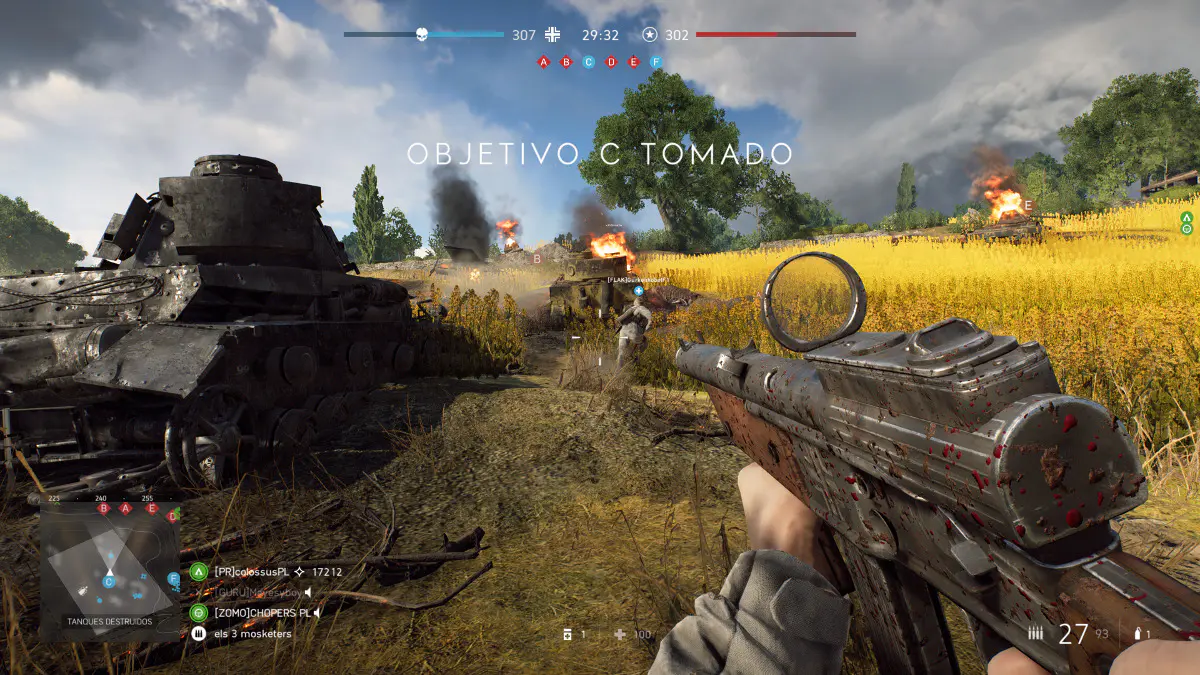Viewport: 1200px width, 675px height.
Task: Select objective A flag in top bar
Action: [544, 62]
